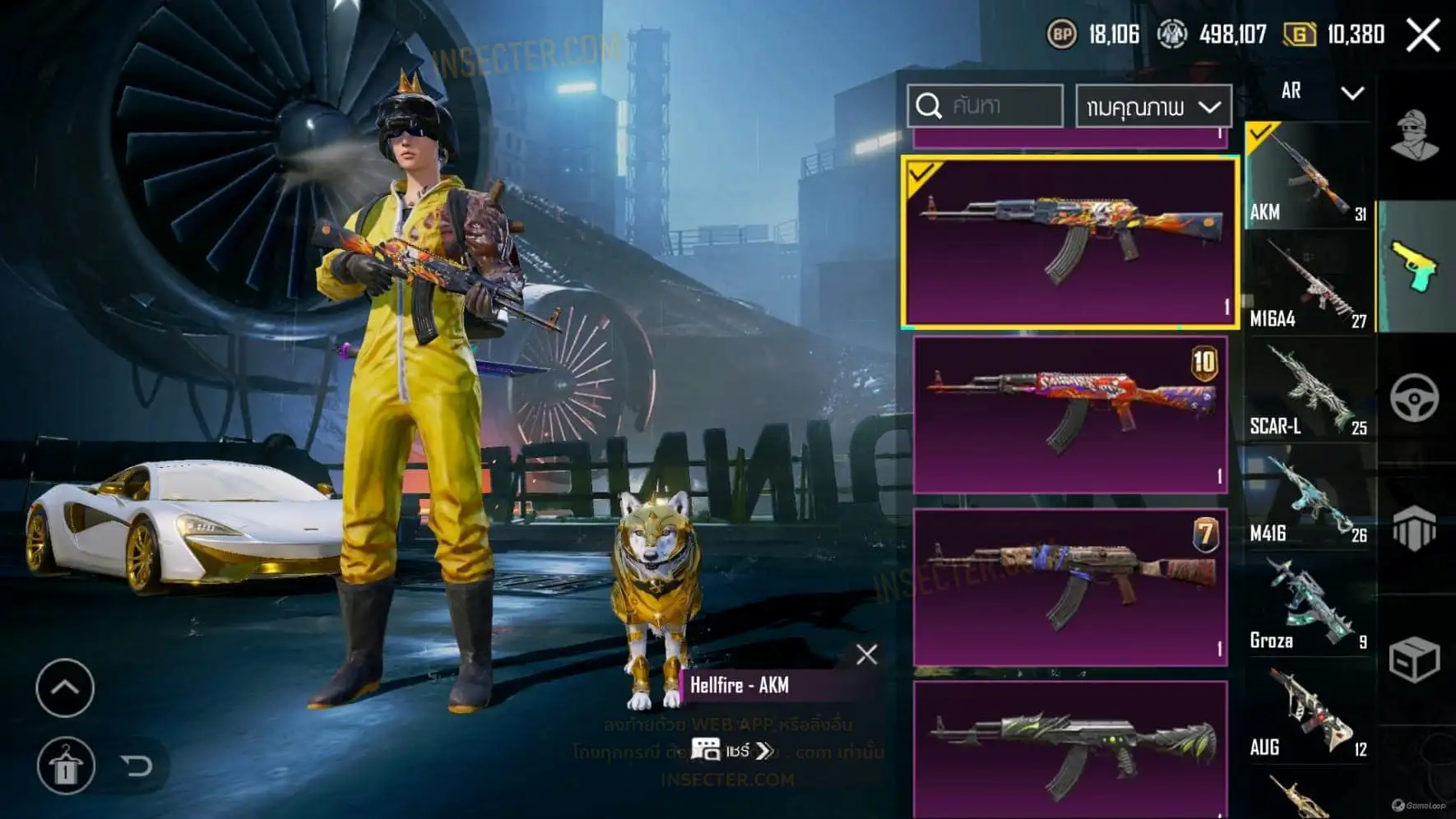Open the SCAR-L skin list
Image resolution: width=1456 pixels, height=819 pixels.
(x=1307, y=391)
